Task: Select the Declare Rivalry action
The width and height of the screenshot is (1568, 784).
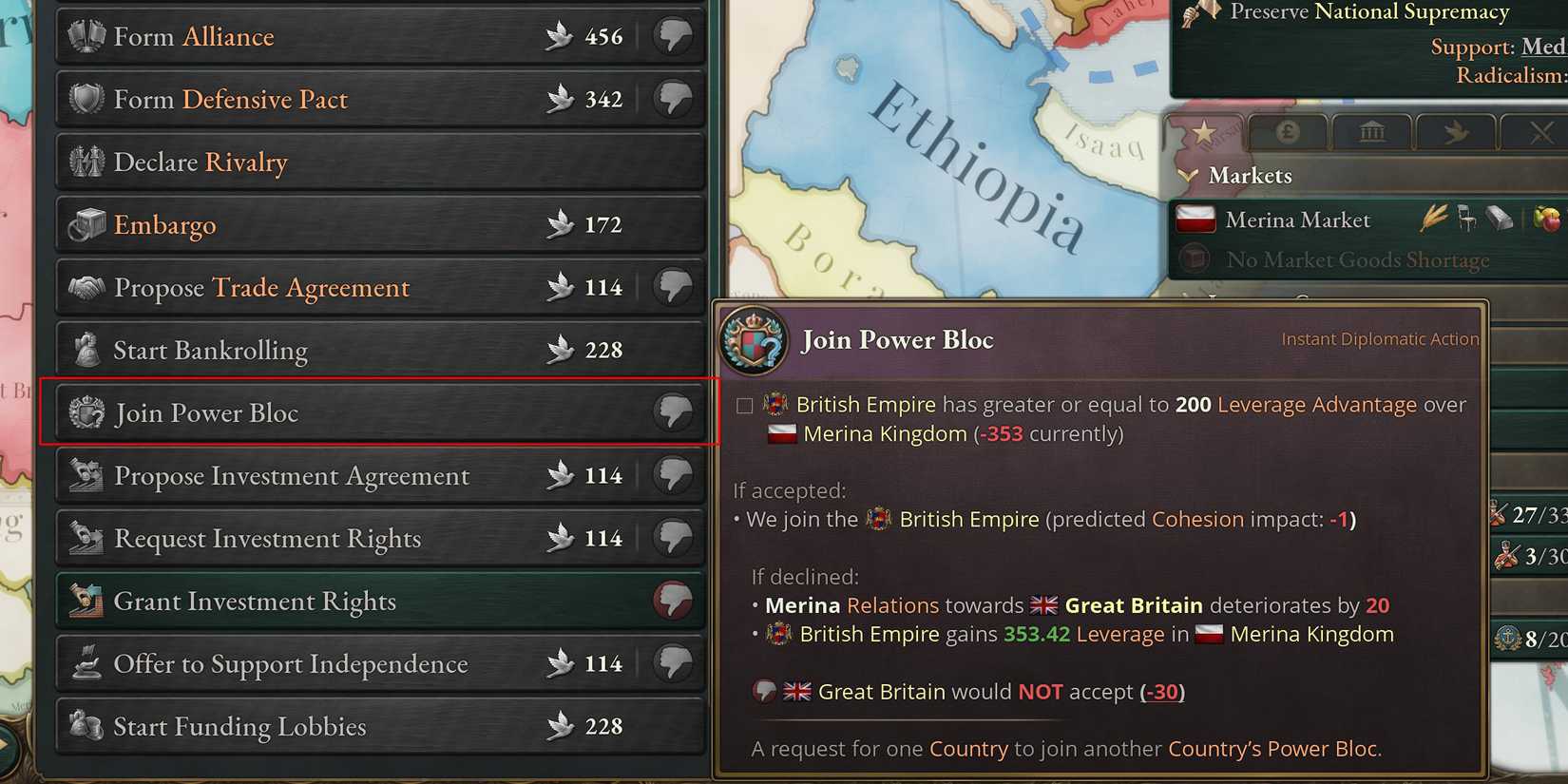Action: click(x=201, y=162)
